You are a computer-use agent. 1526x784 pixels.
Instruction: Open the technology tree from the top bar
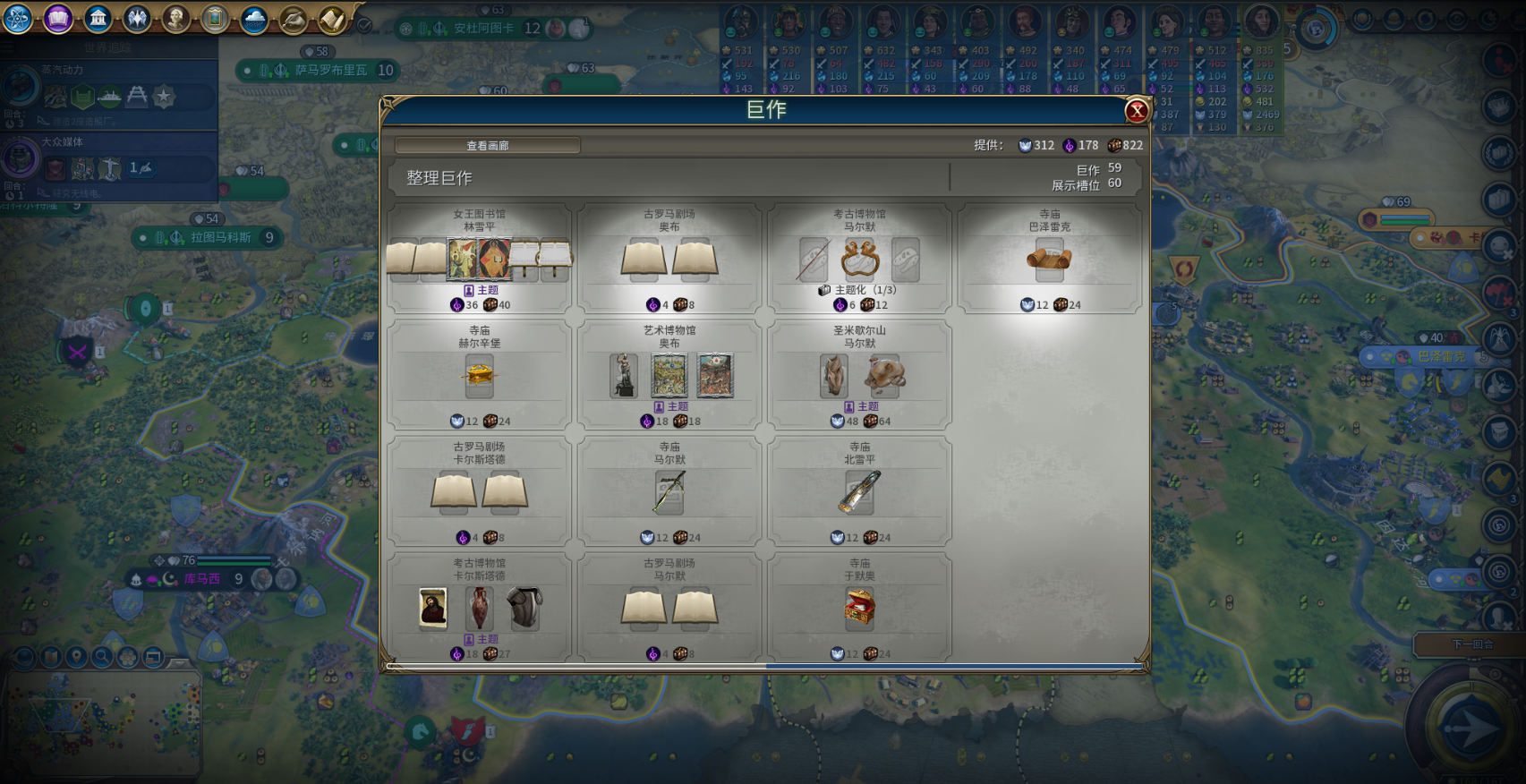(18, 18)
